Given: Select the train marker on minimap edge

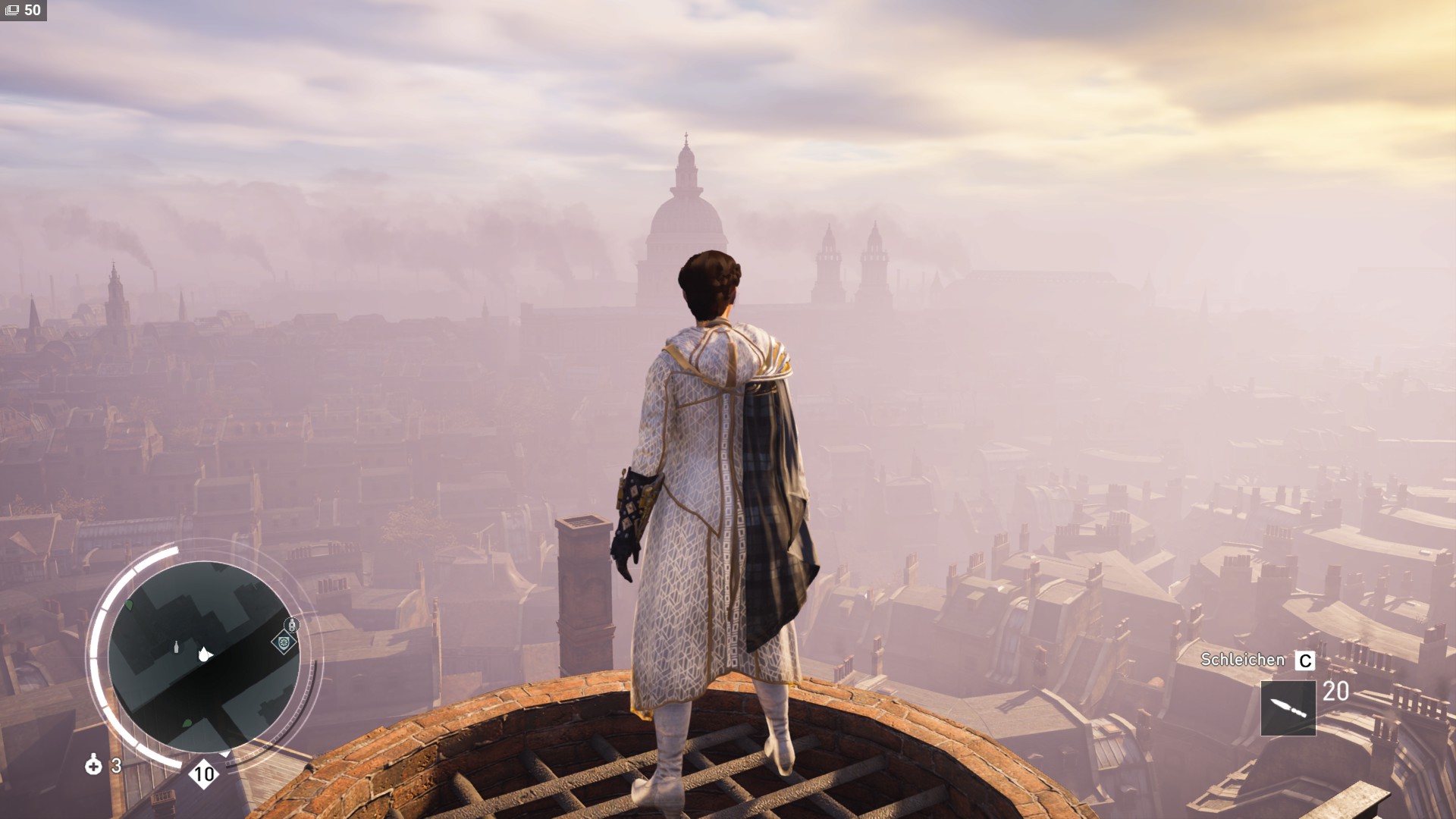Looking at the screenshot, I should pyautogui.click(x=292, y=624).
